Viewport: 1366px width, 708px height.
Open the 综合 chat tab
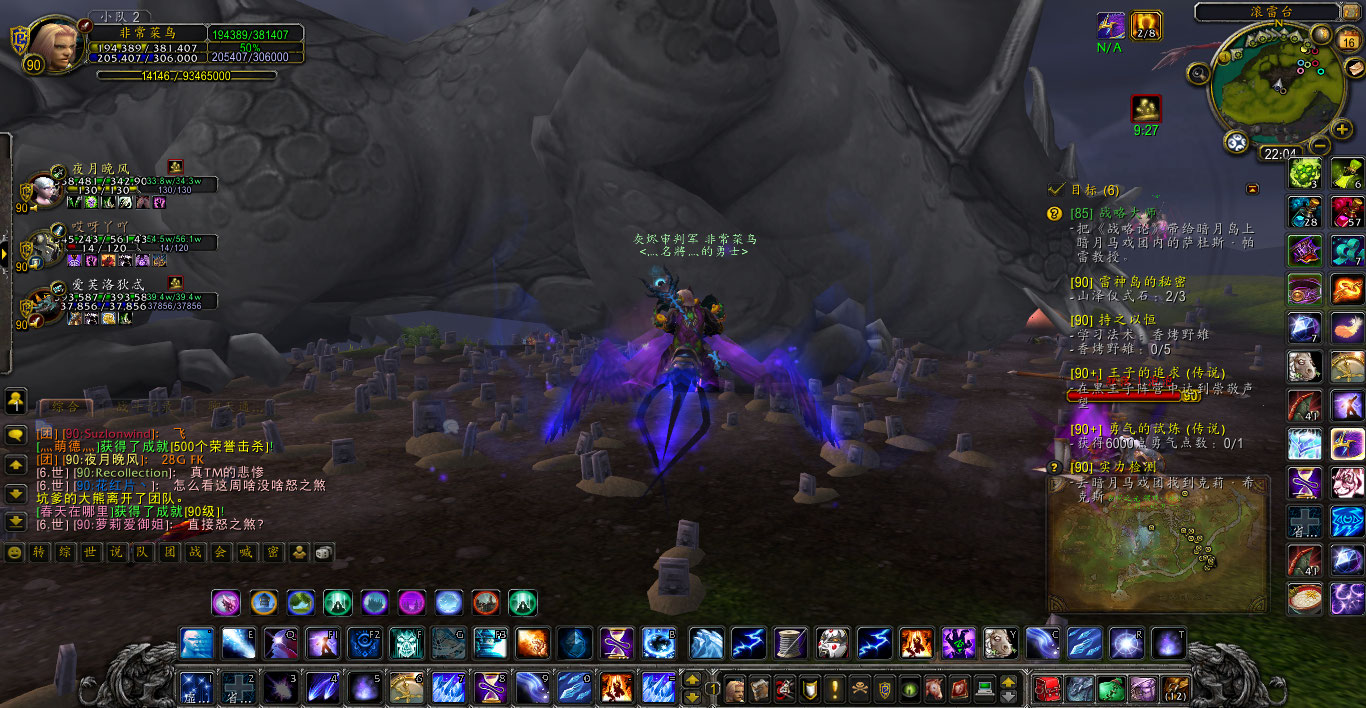click(64, 407)
